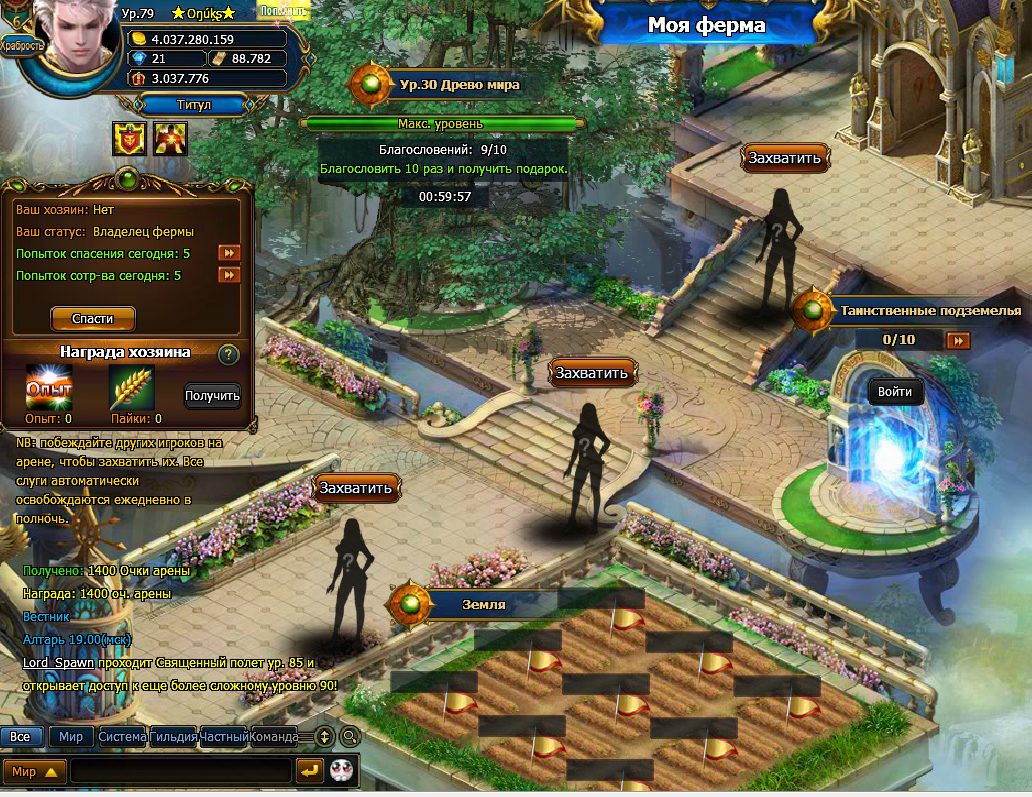Open the panda emoji picker
Screen dimensions: 1032x797
pyautogui.click(x=342, y=771)
